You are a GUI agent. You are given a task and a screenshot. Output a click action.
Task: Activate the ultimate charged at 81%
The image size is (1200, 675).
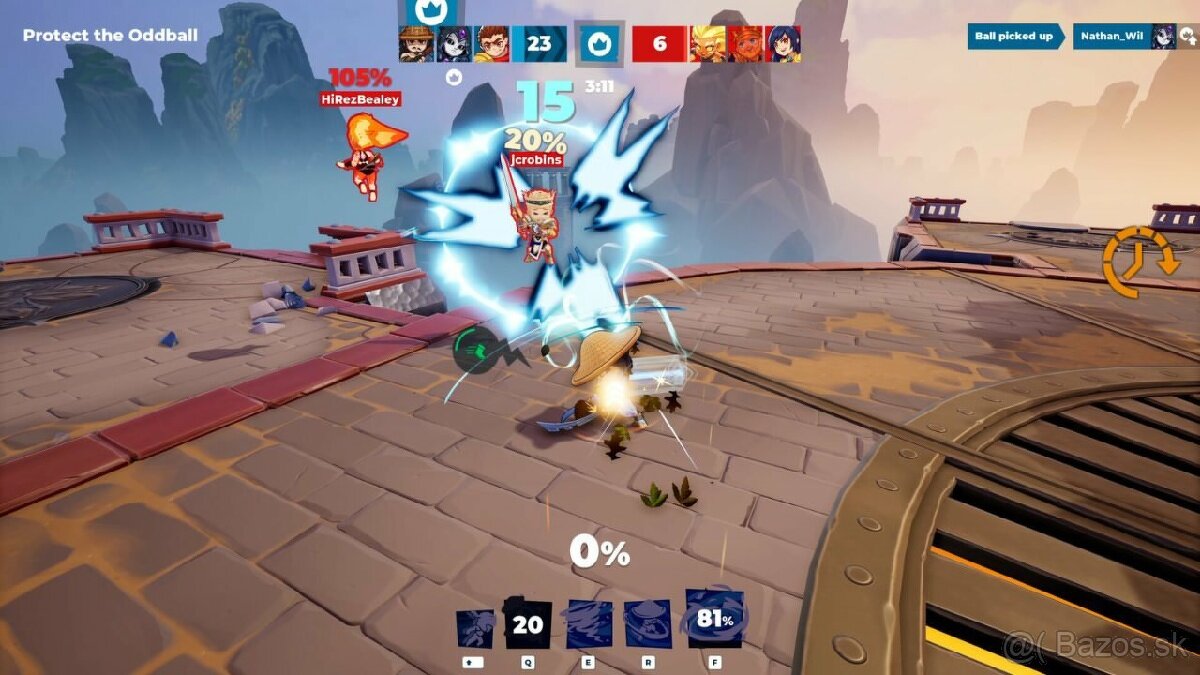(715, 619)
